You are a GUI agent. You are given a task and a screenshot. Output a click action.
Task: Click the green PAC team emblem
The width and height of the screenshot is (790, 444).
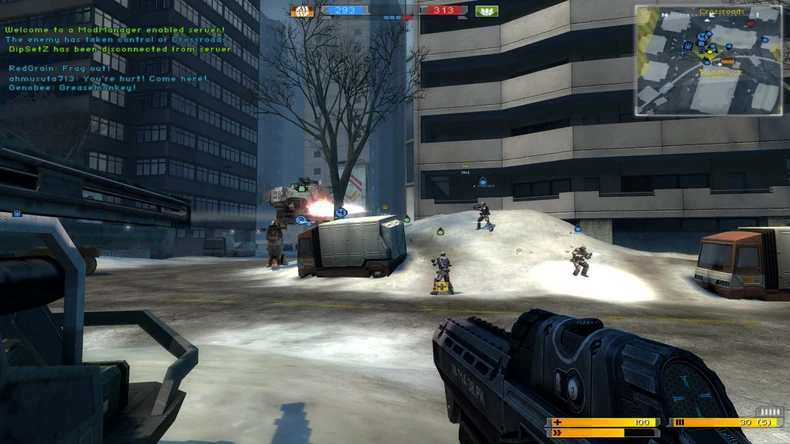click(487, 11)
